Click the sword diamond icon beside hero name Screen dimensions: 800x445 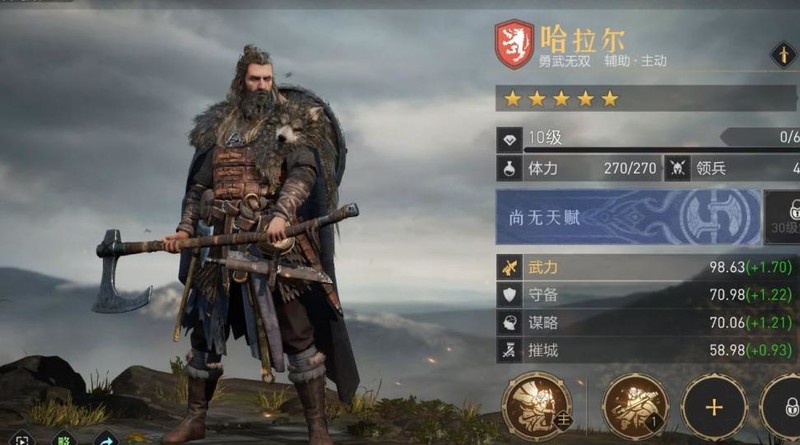tap(784, 55)
